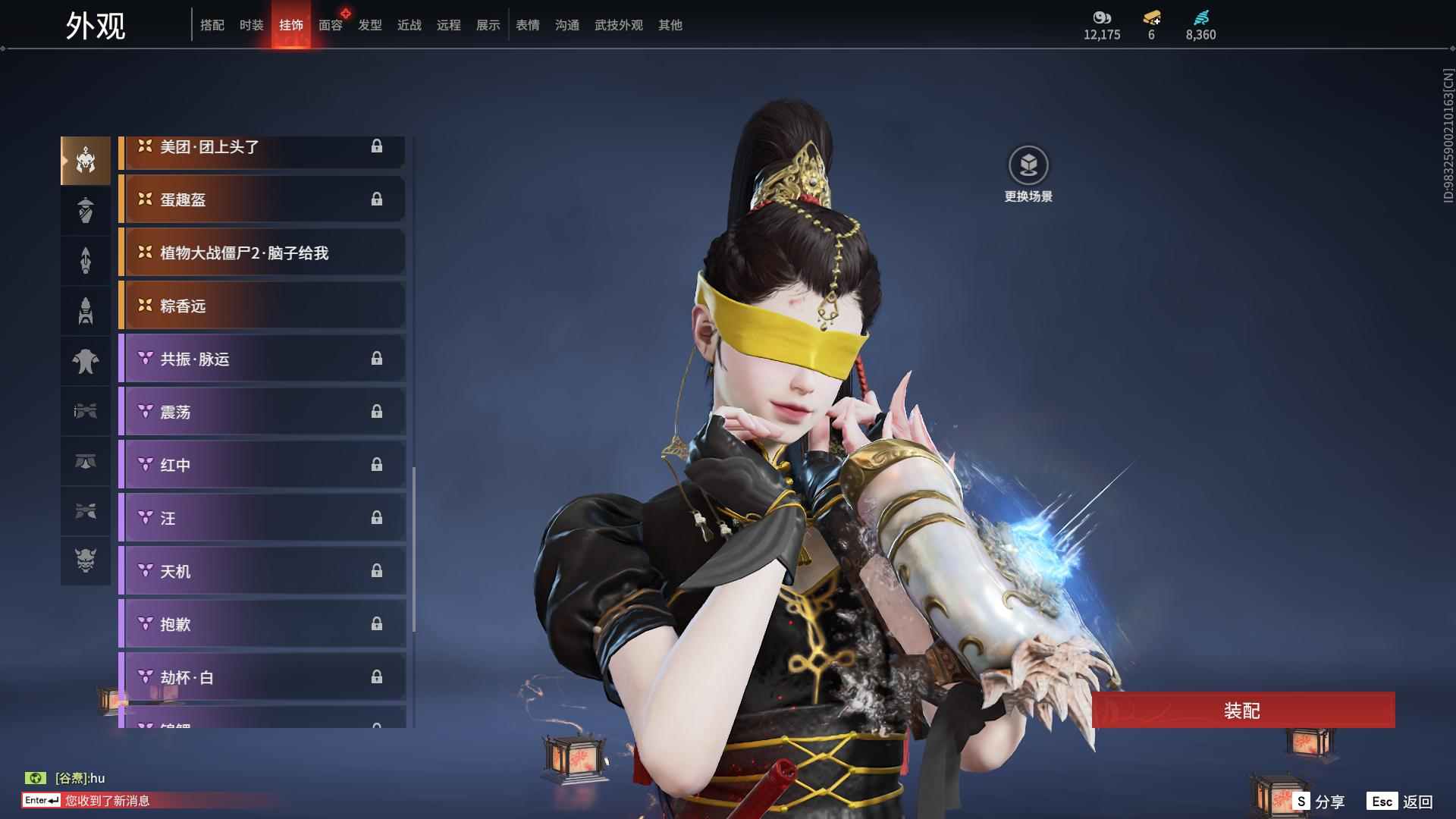Select 植物大战僵尸2·脑子给我 accessory
This screenshot has height=819, width=1456.
[x=262, y=253]
